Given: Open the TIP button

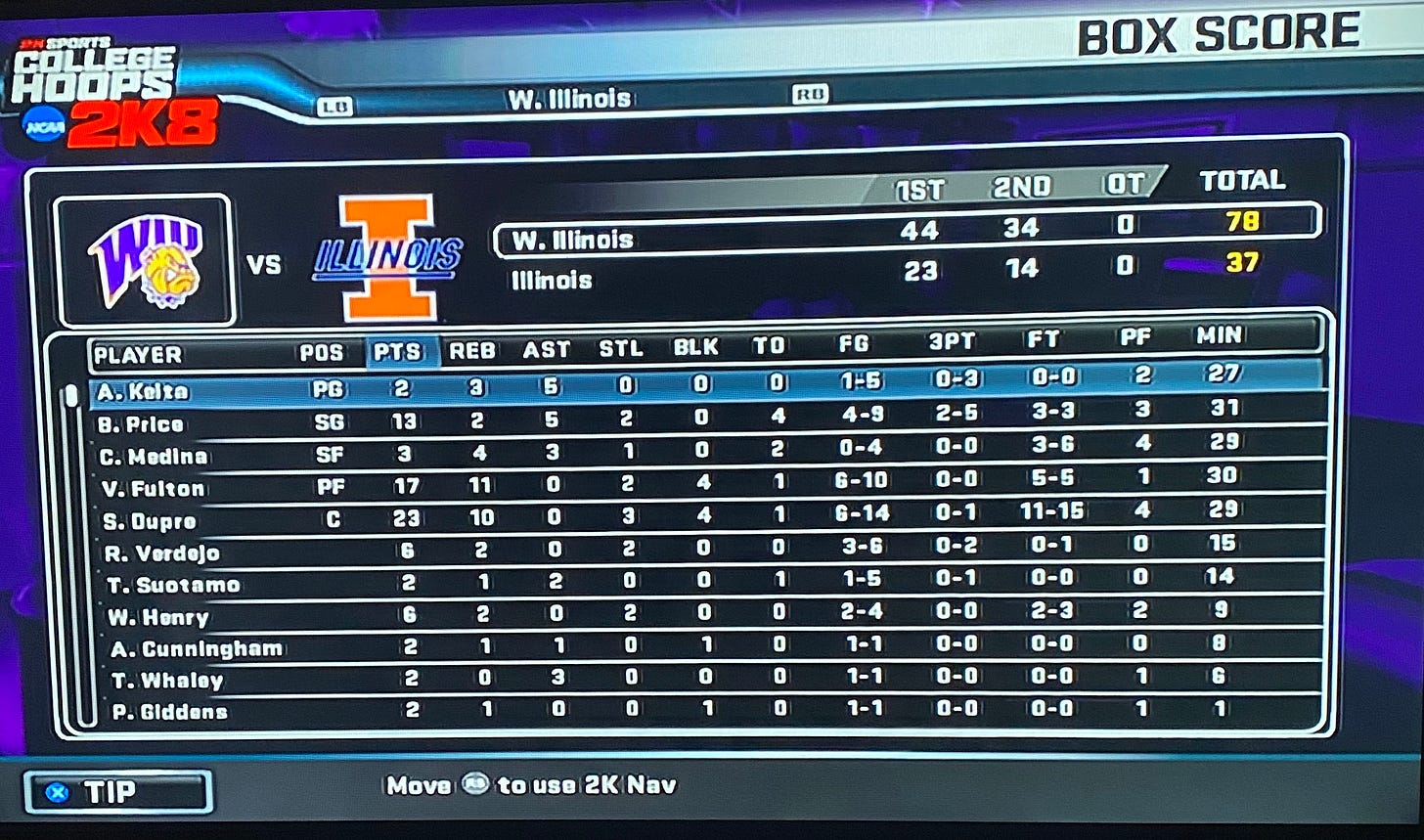Looking at the screenshot, I should 117,791.
